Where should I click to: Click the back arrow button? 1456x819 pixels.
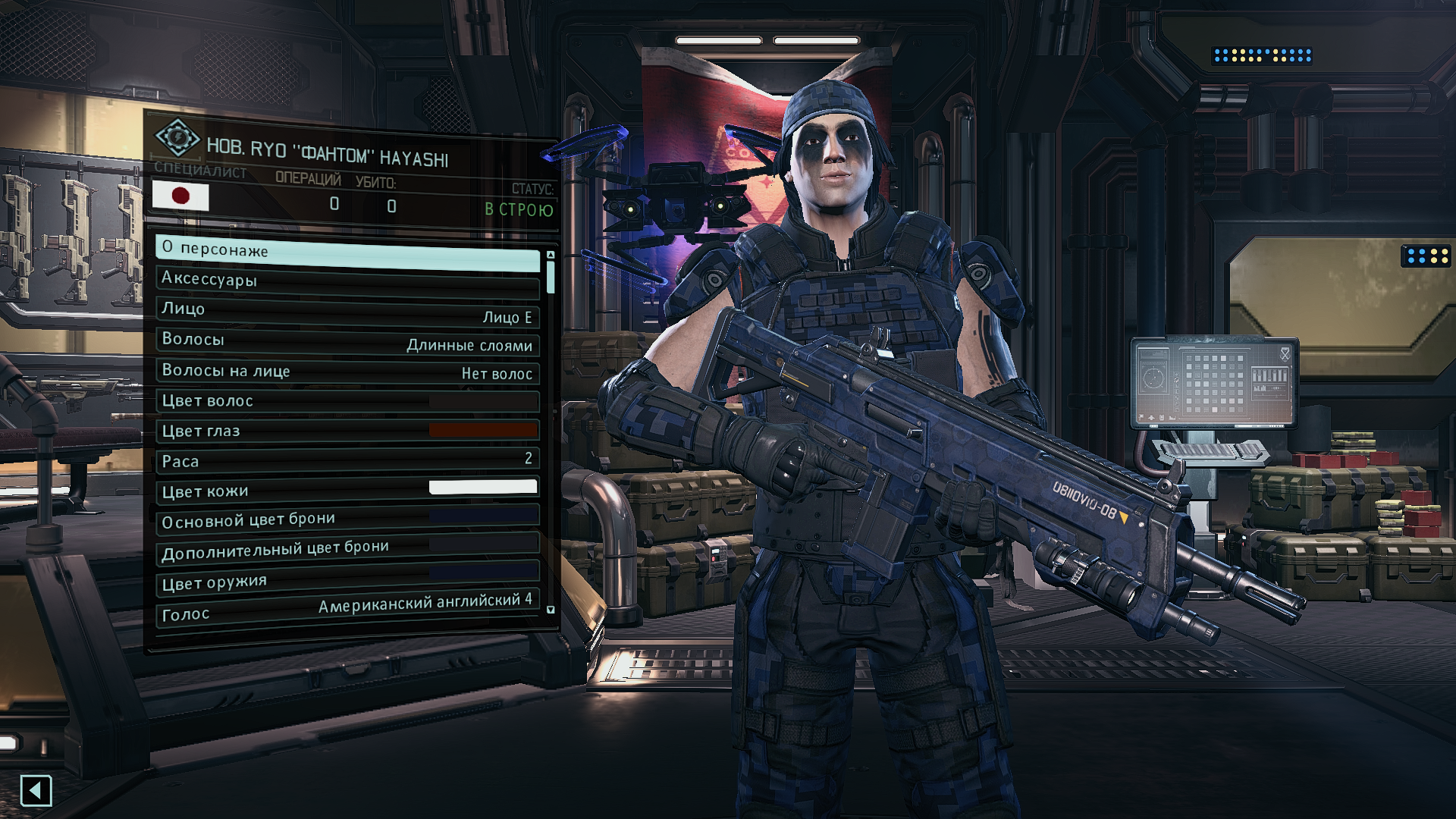click(x=36, y=791)
